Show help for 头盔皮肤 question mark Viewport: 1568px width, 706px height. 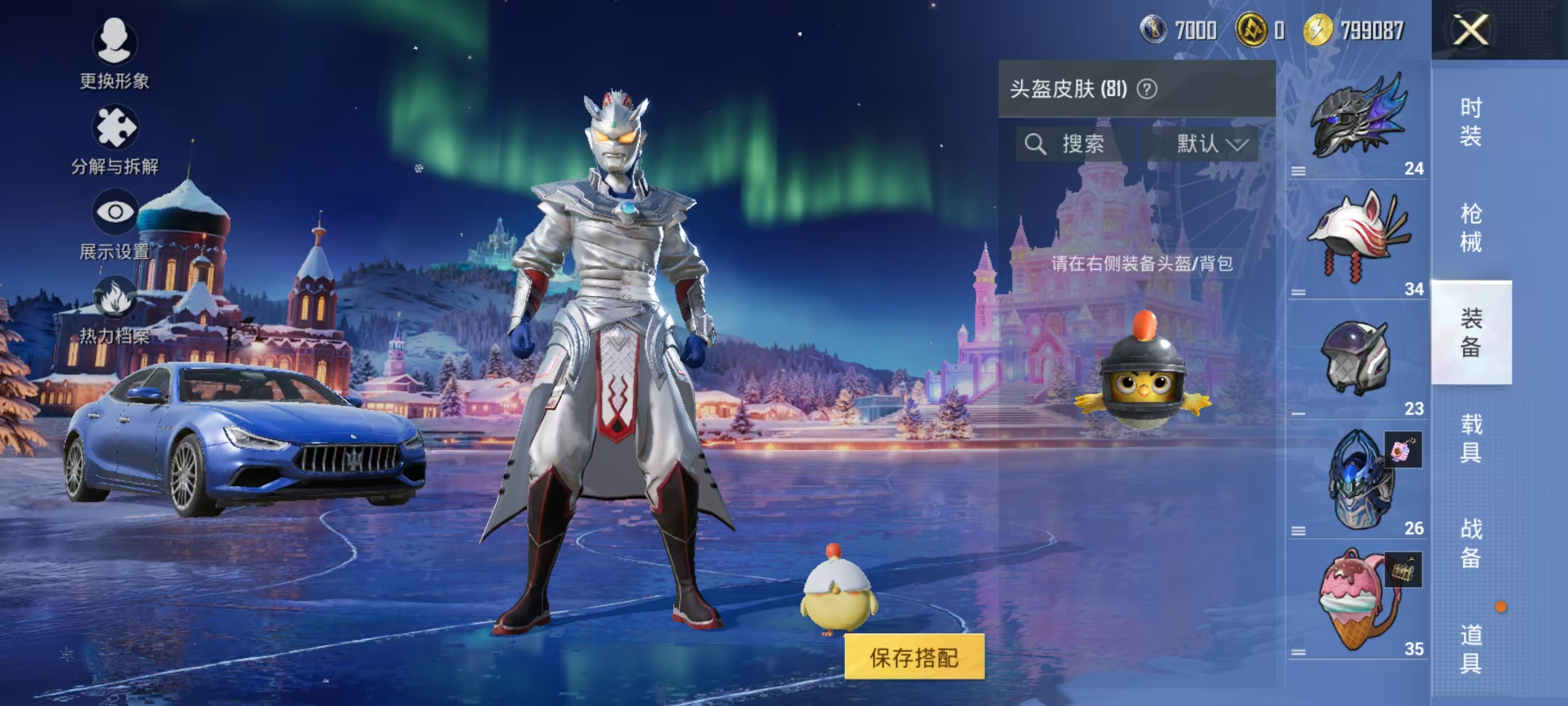point(1147,90)
